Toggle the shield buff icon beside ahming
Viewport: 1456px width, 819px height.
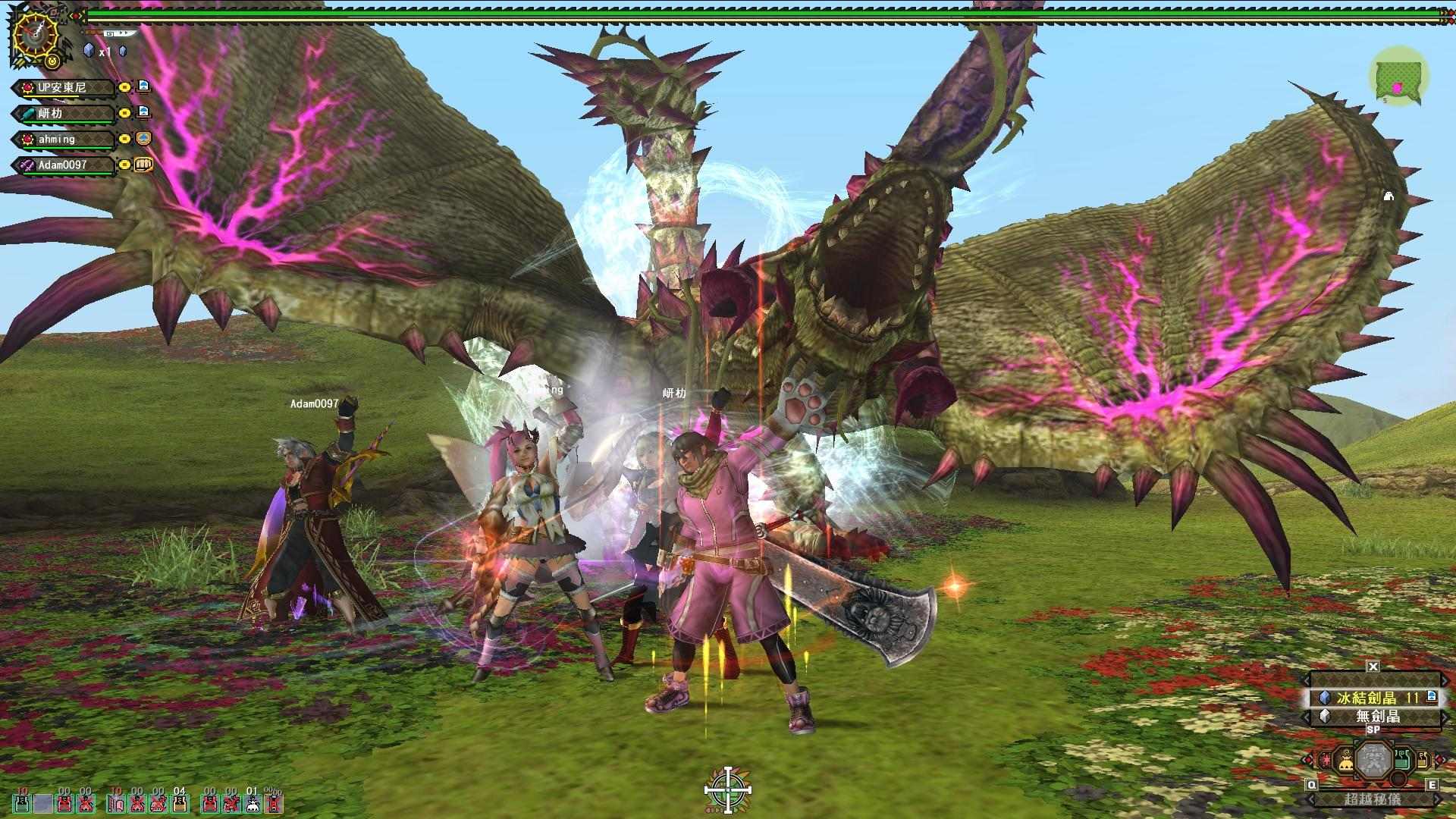point(143,139)
